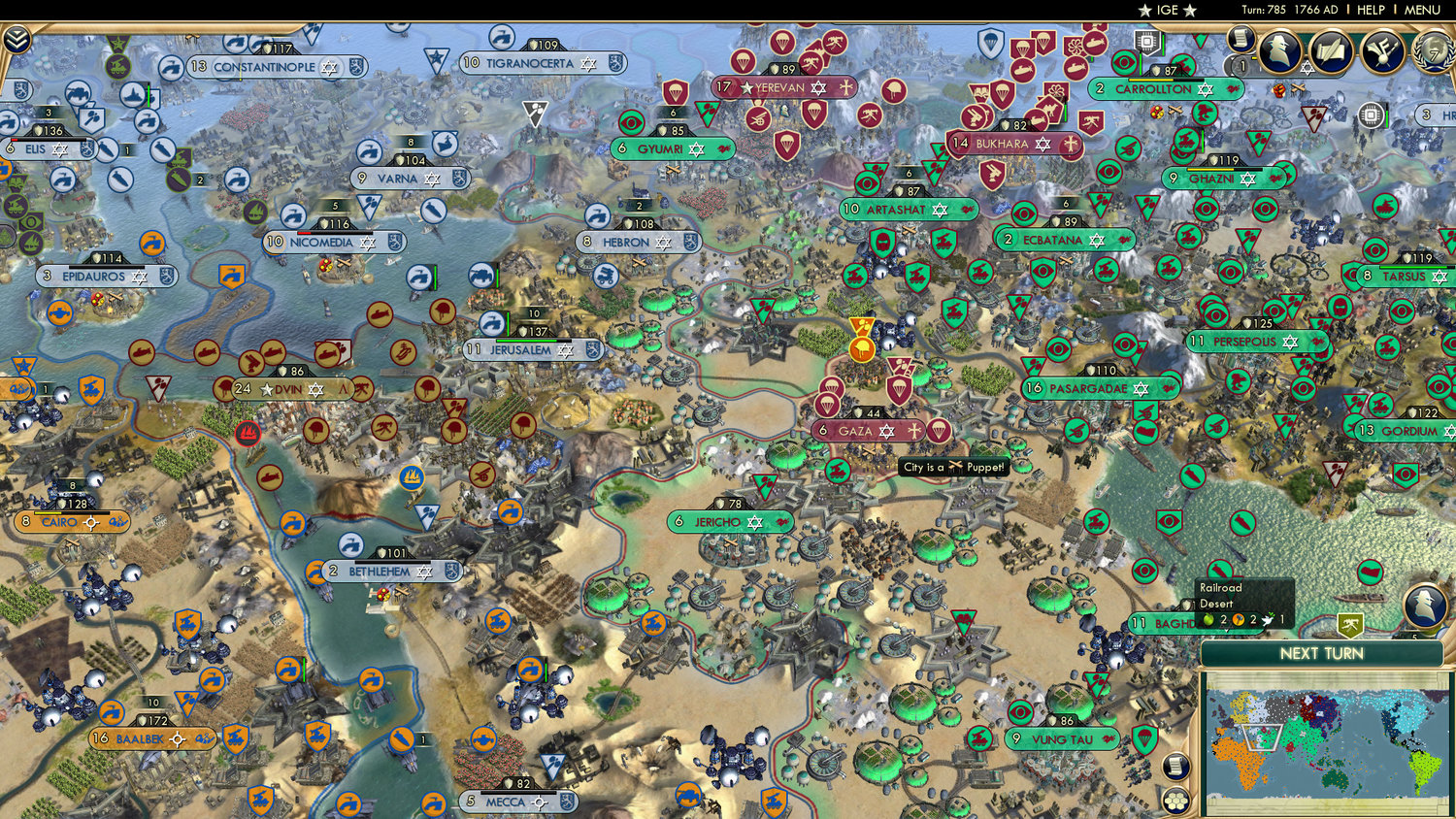Toggle Strategic View with the hex grid icon
The image size is (1456, 819).
pyautogui.click(x=1175, y=801)
